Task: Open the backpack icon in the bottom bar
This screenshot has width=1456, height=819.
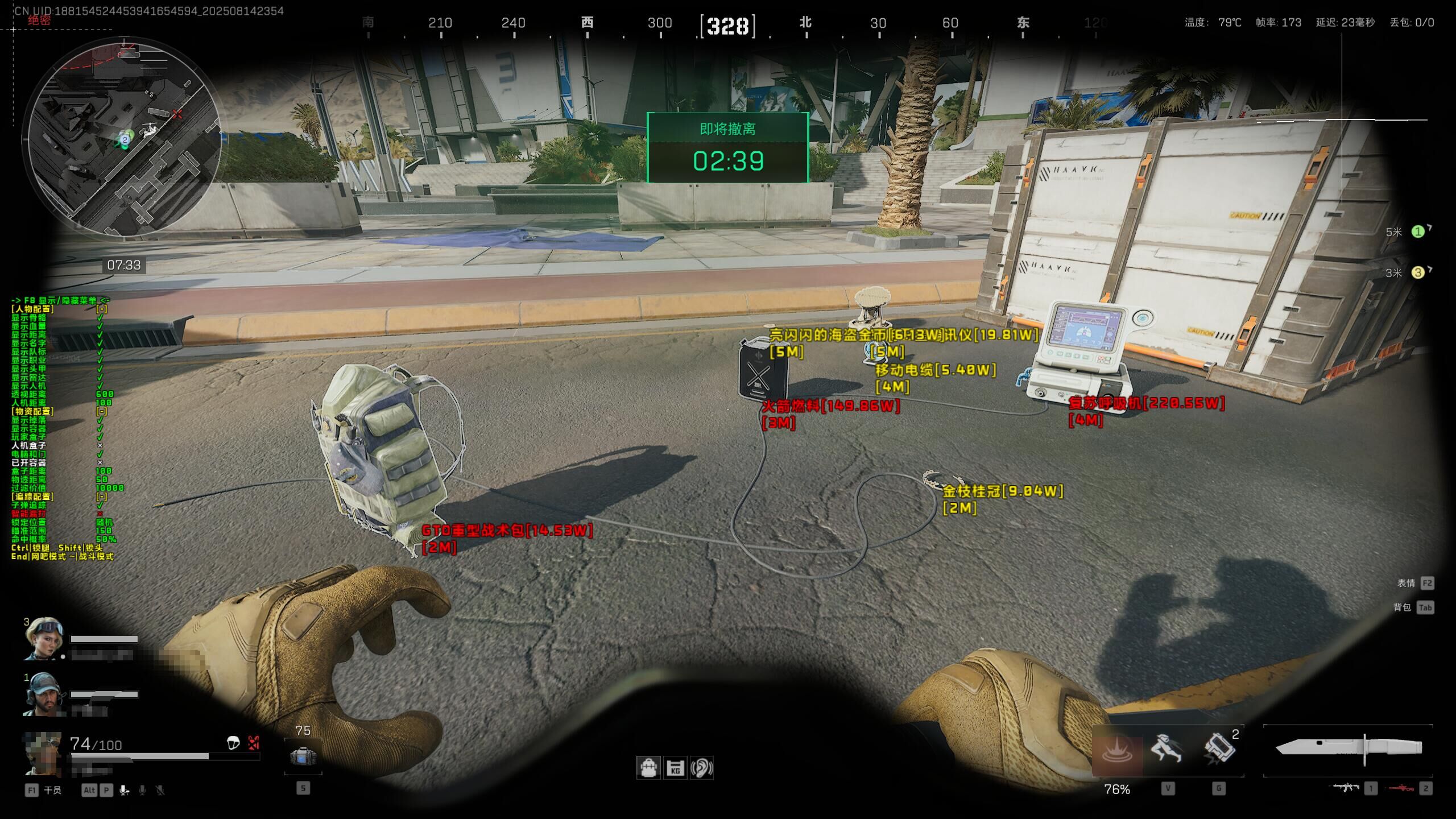Action: 648,768
